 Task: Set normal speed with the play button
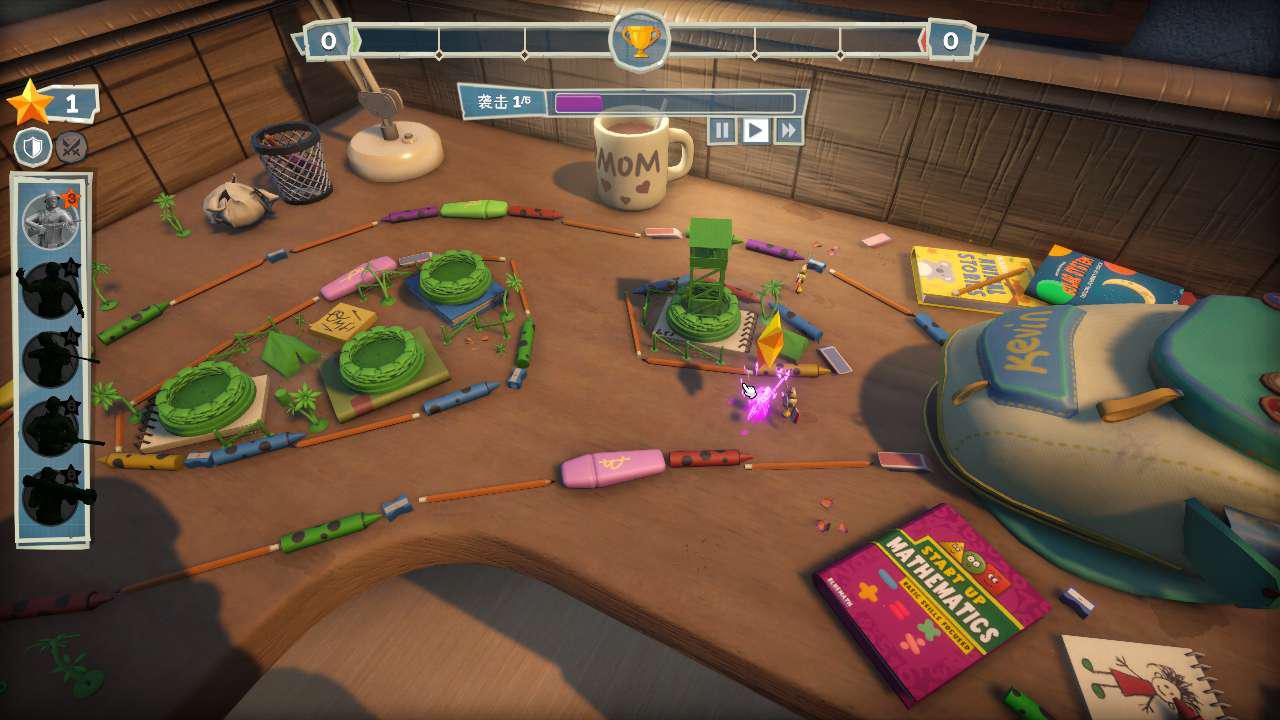[x=755, y=130]
